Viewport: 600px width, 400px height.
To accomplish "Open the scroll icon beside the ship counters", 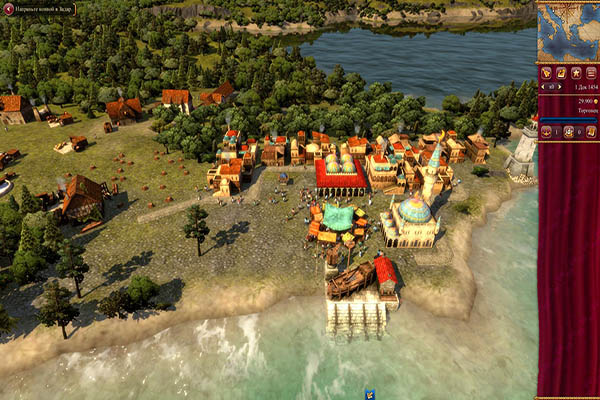I will (x=590, y=132).
